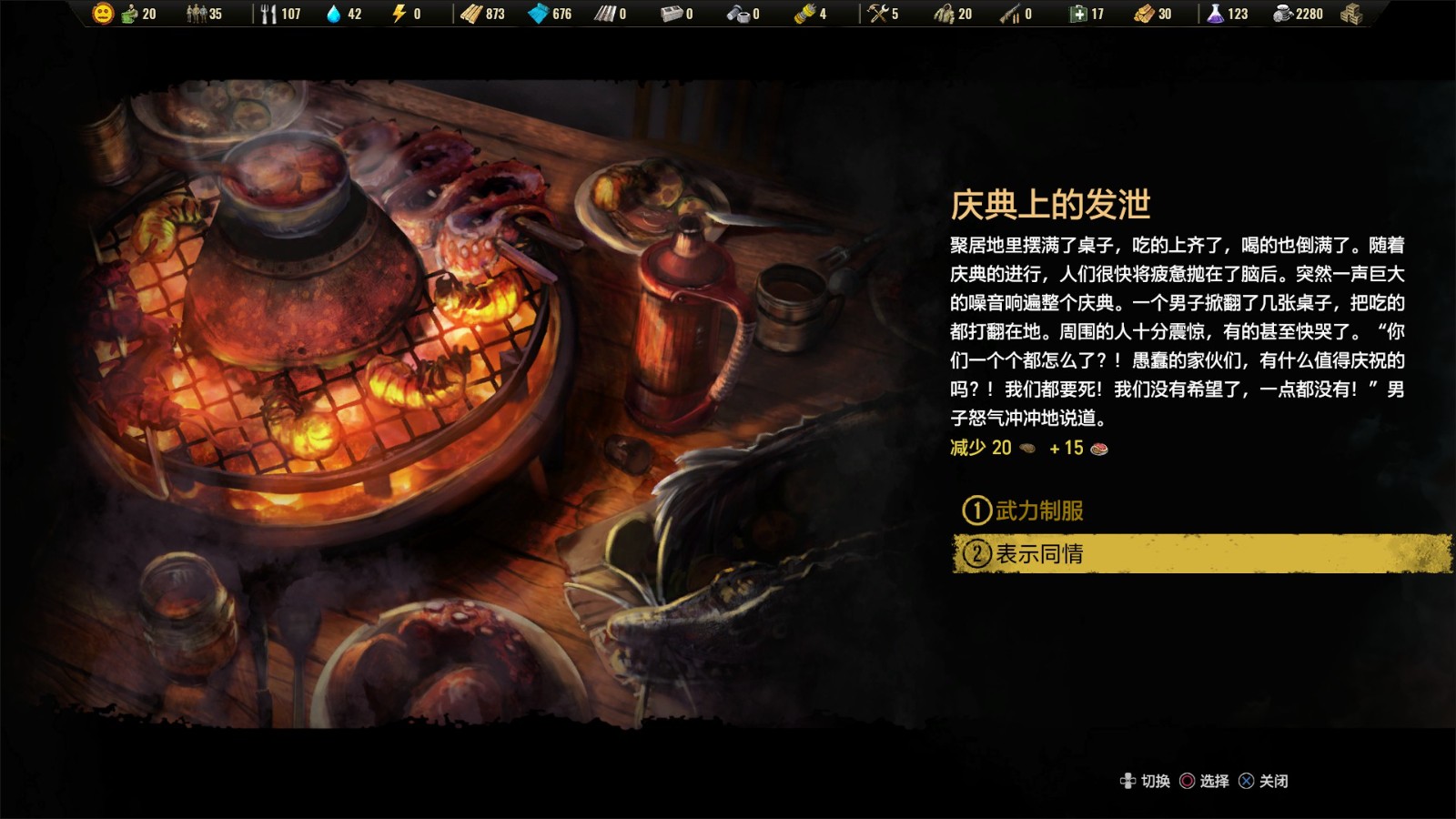
Task: Select the hammer-and-wrench tools icon
Action: point(876,14)
